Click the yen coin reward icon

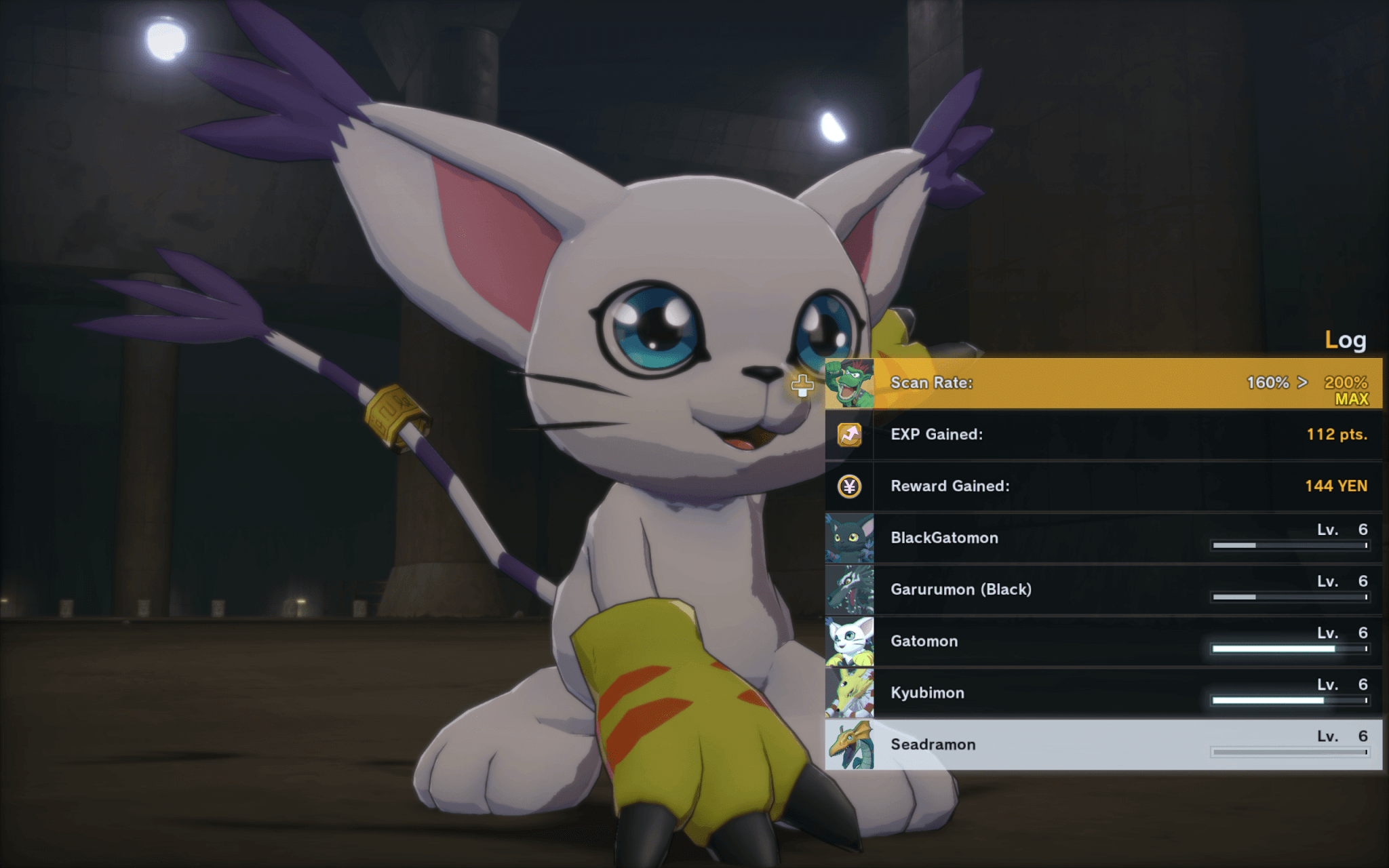click(x=849, y=486)
